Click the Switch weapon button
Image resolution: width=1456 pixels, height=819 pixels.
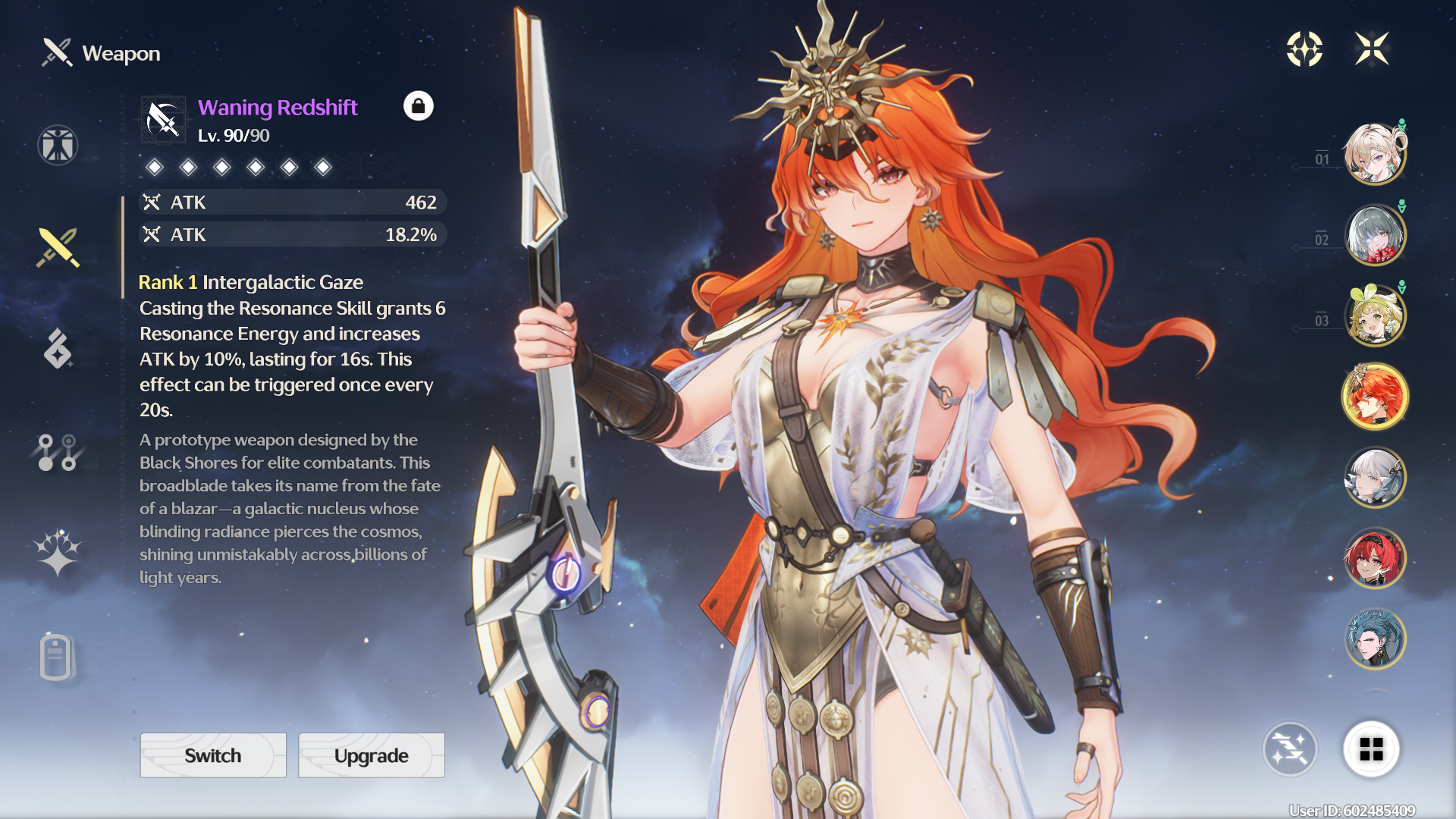[213, 755]
